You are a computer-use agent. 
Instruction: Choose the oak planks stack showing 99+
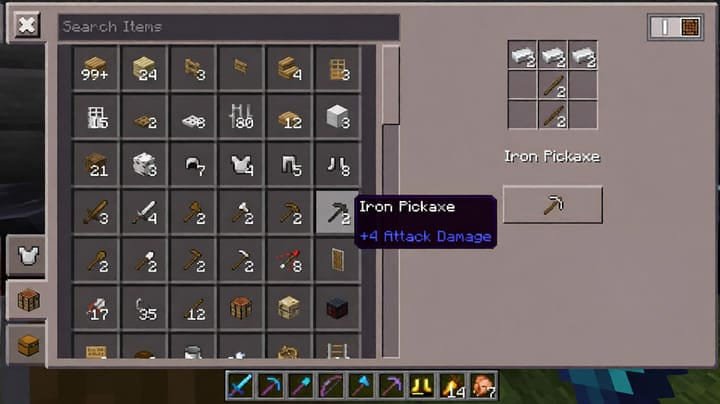tap(96, 68)
